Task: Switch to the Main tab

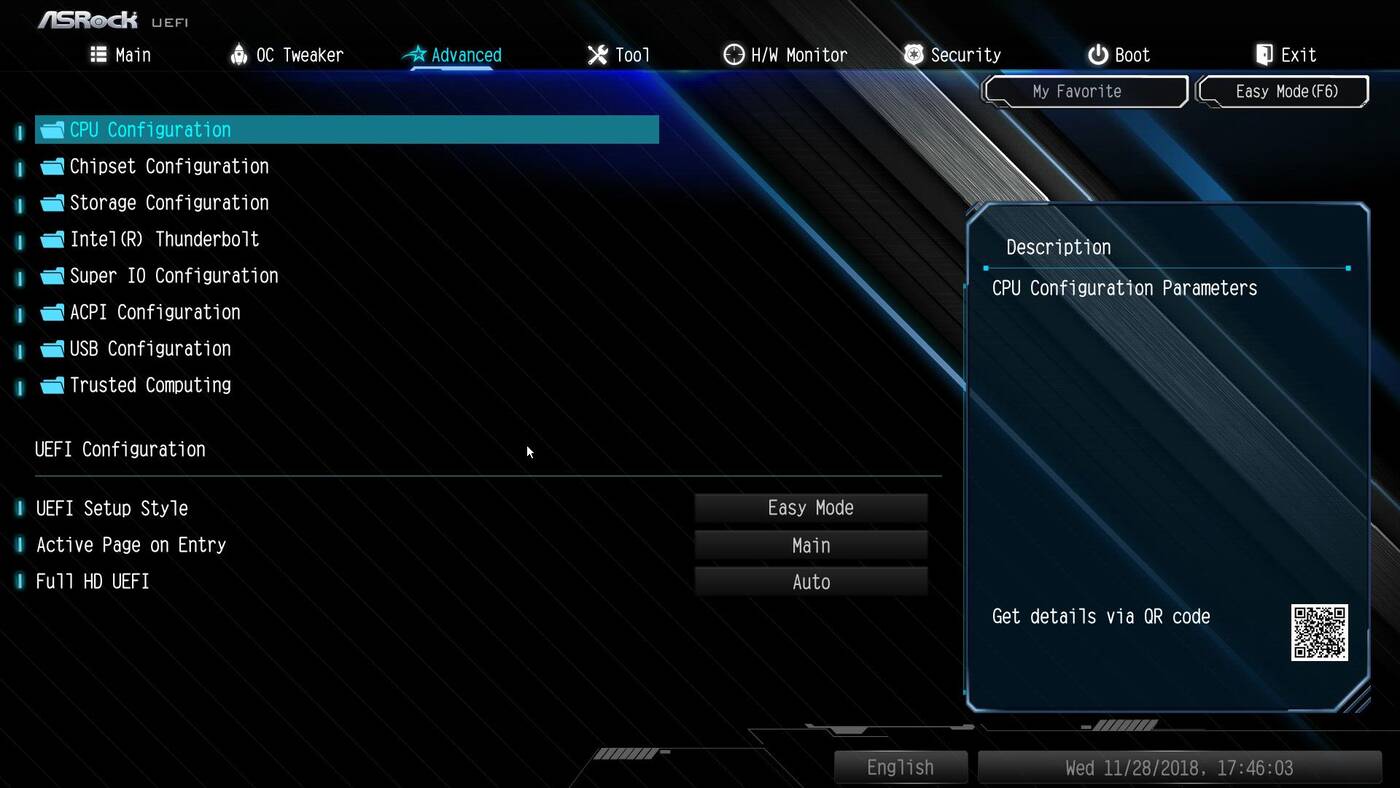Action: click(x=121, y=55)
